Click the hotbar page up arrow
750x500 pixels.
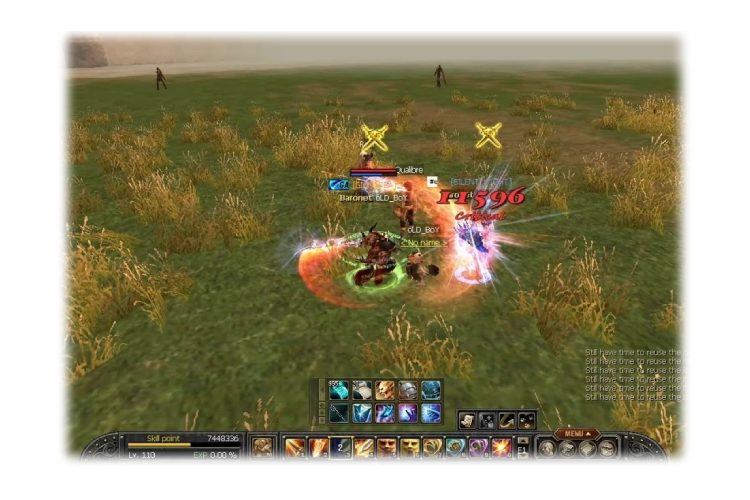522,441
